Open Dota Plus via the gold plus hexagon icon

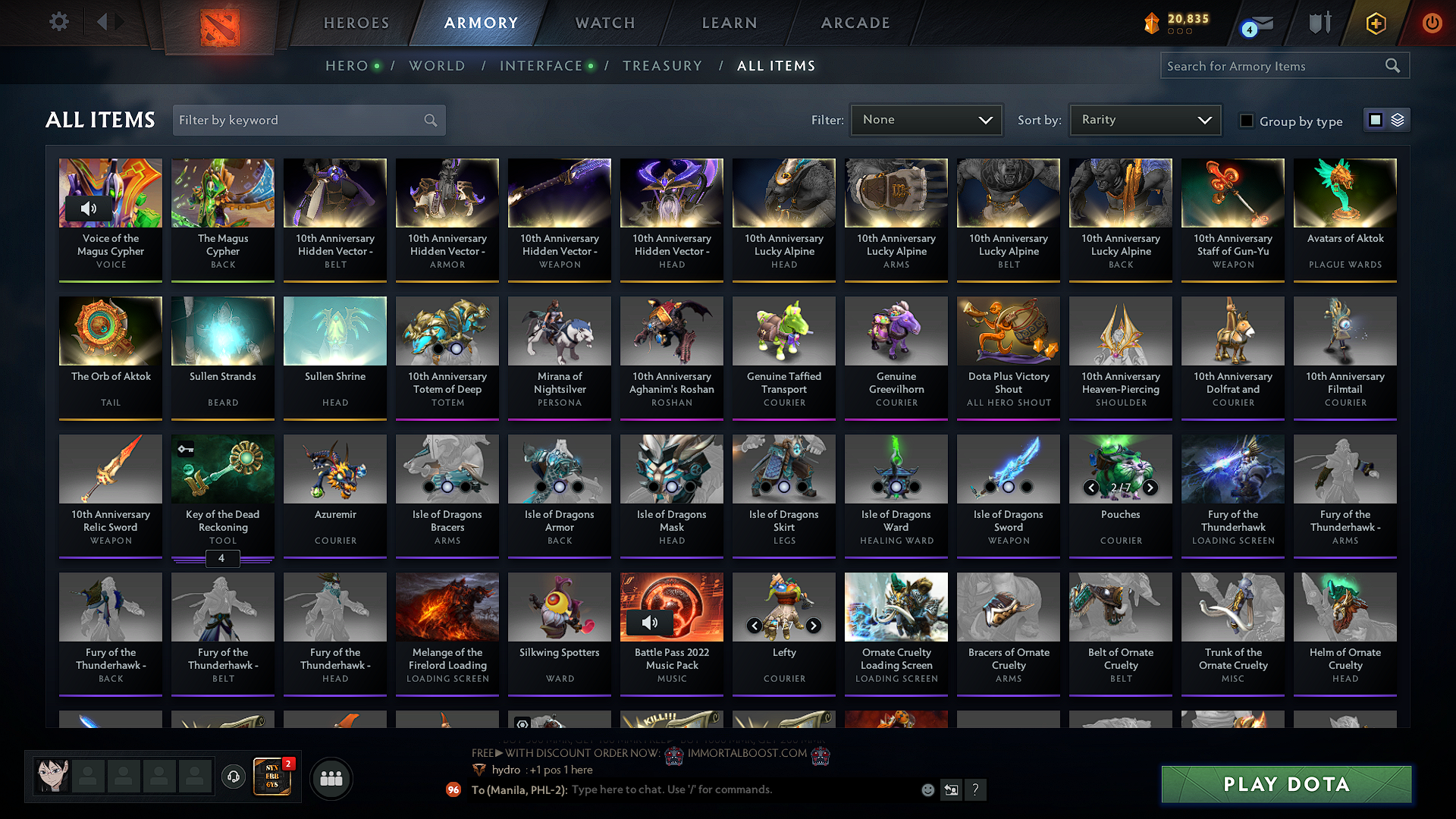click(1376, 23)
